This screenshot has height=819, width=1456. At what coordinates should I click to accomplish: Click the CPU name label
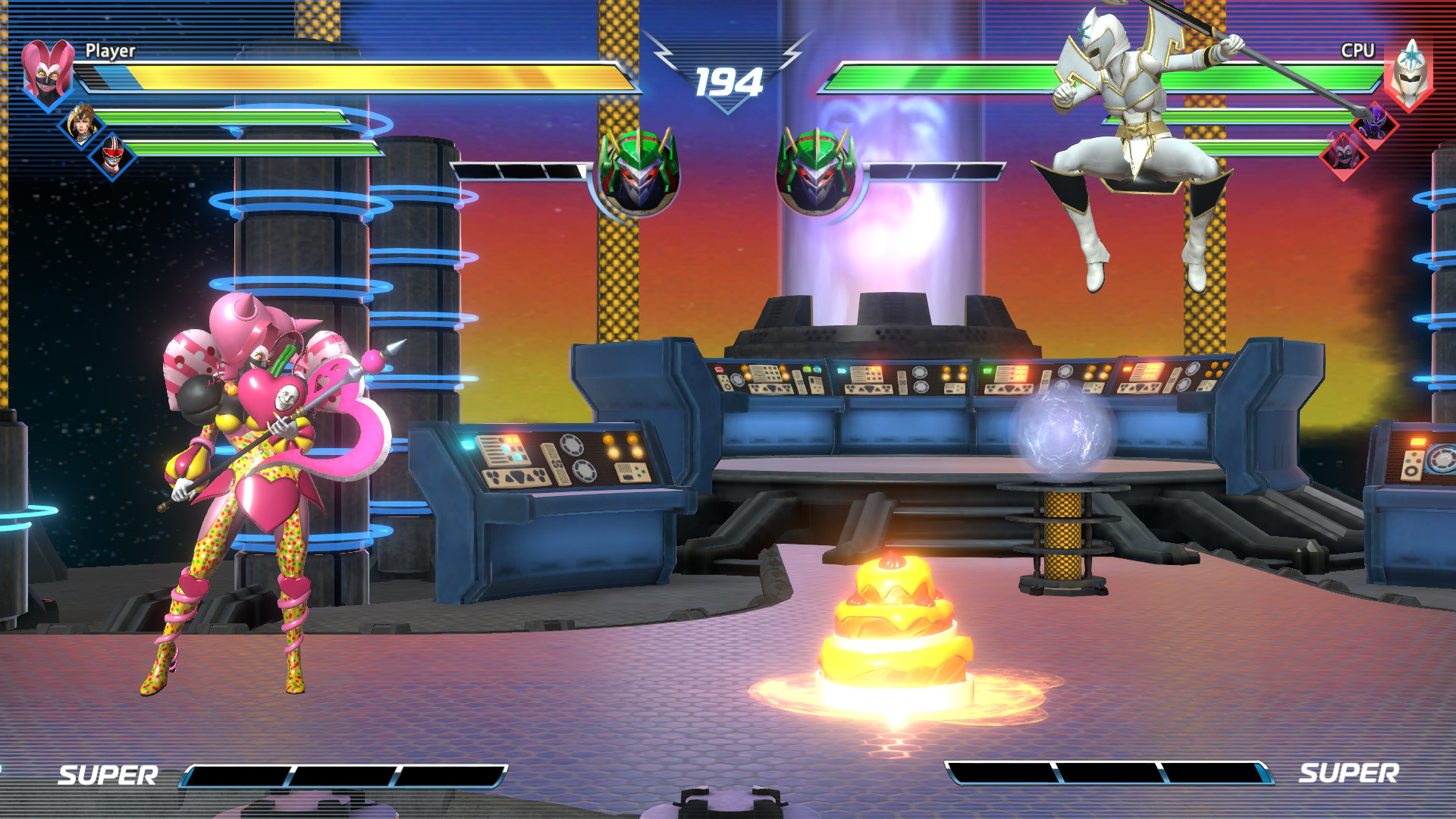1357,50
